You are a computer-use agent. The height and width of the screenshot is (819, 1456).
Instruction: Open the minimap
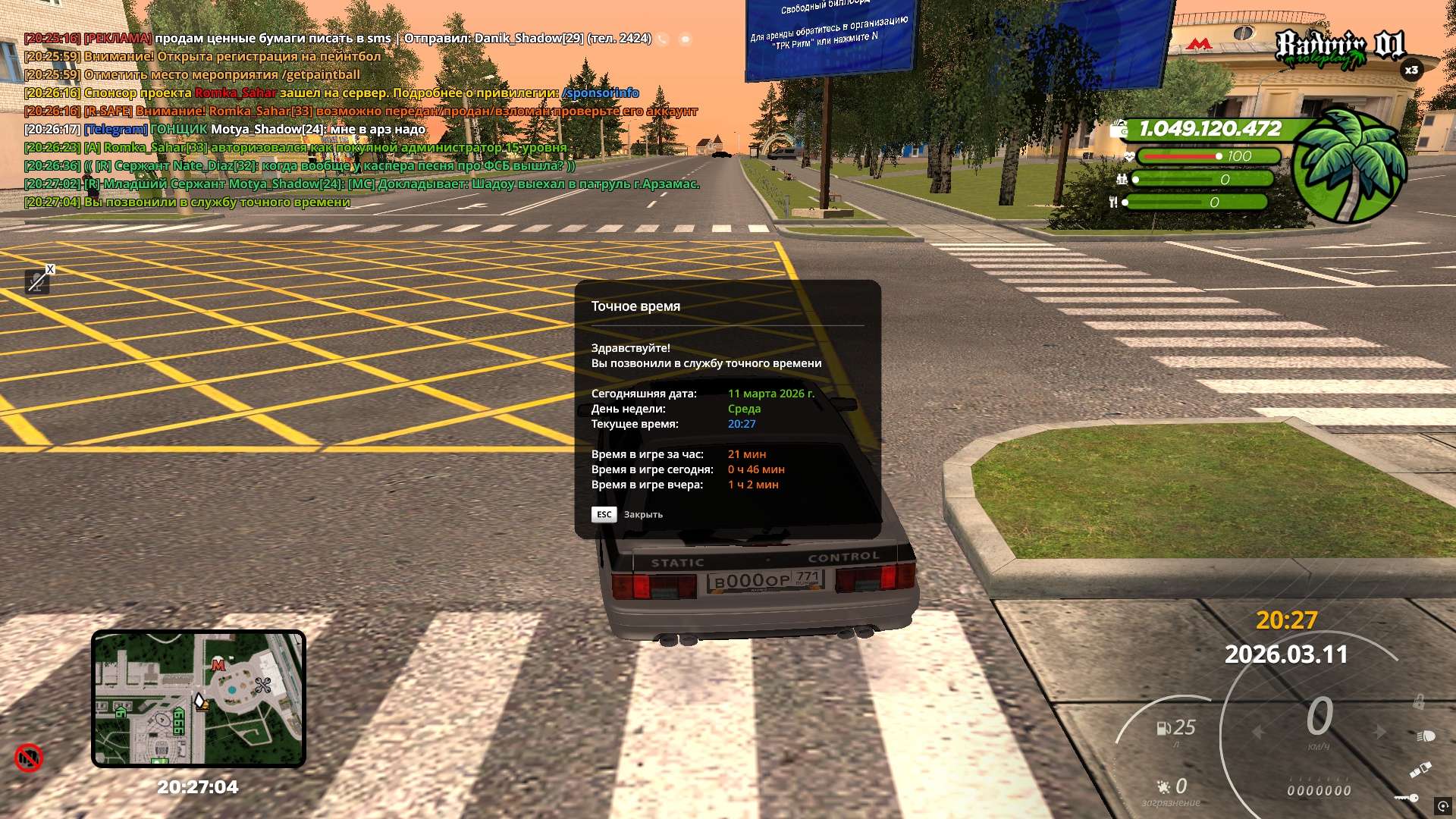(x=199, y=698)
